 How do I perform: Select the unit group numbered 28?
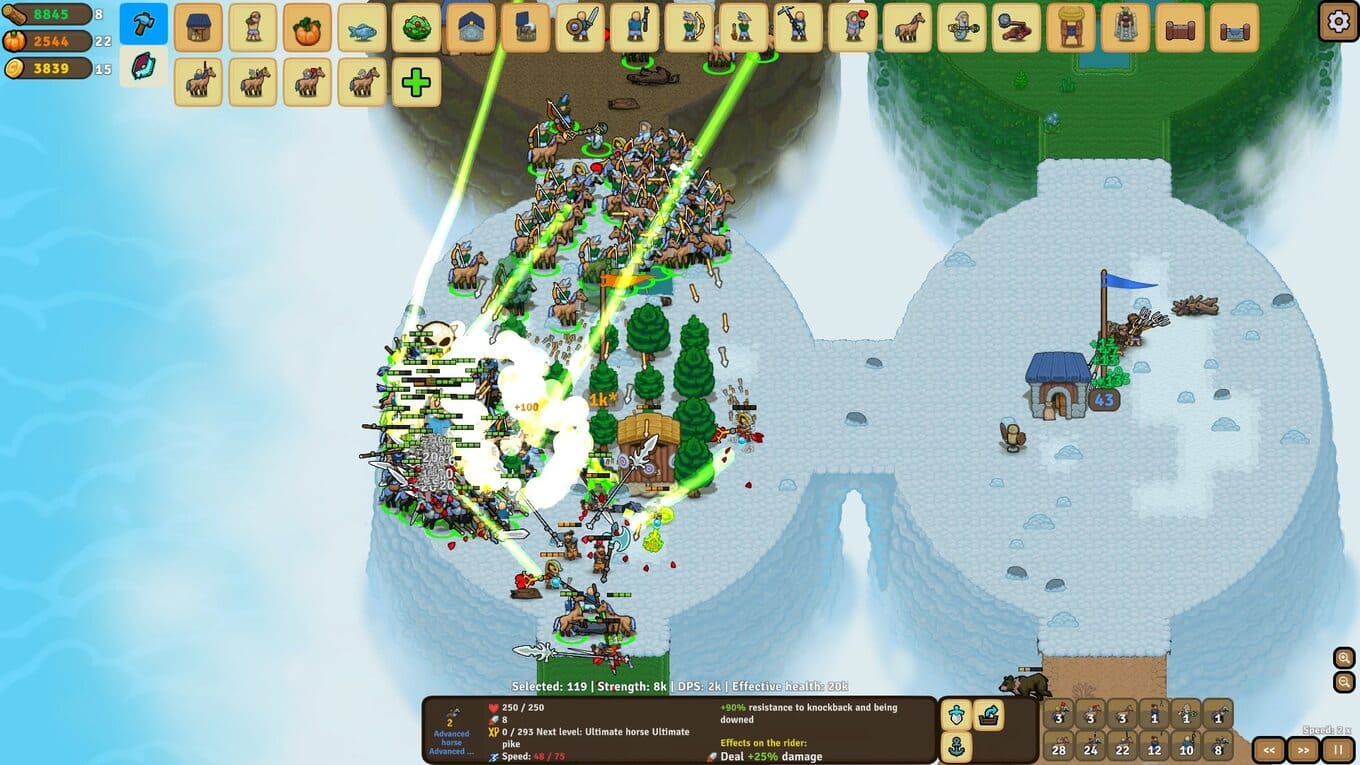(x=1058, y=746)
